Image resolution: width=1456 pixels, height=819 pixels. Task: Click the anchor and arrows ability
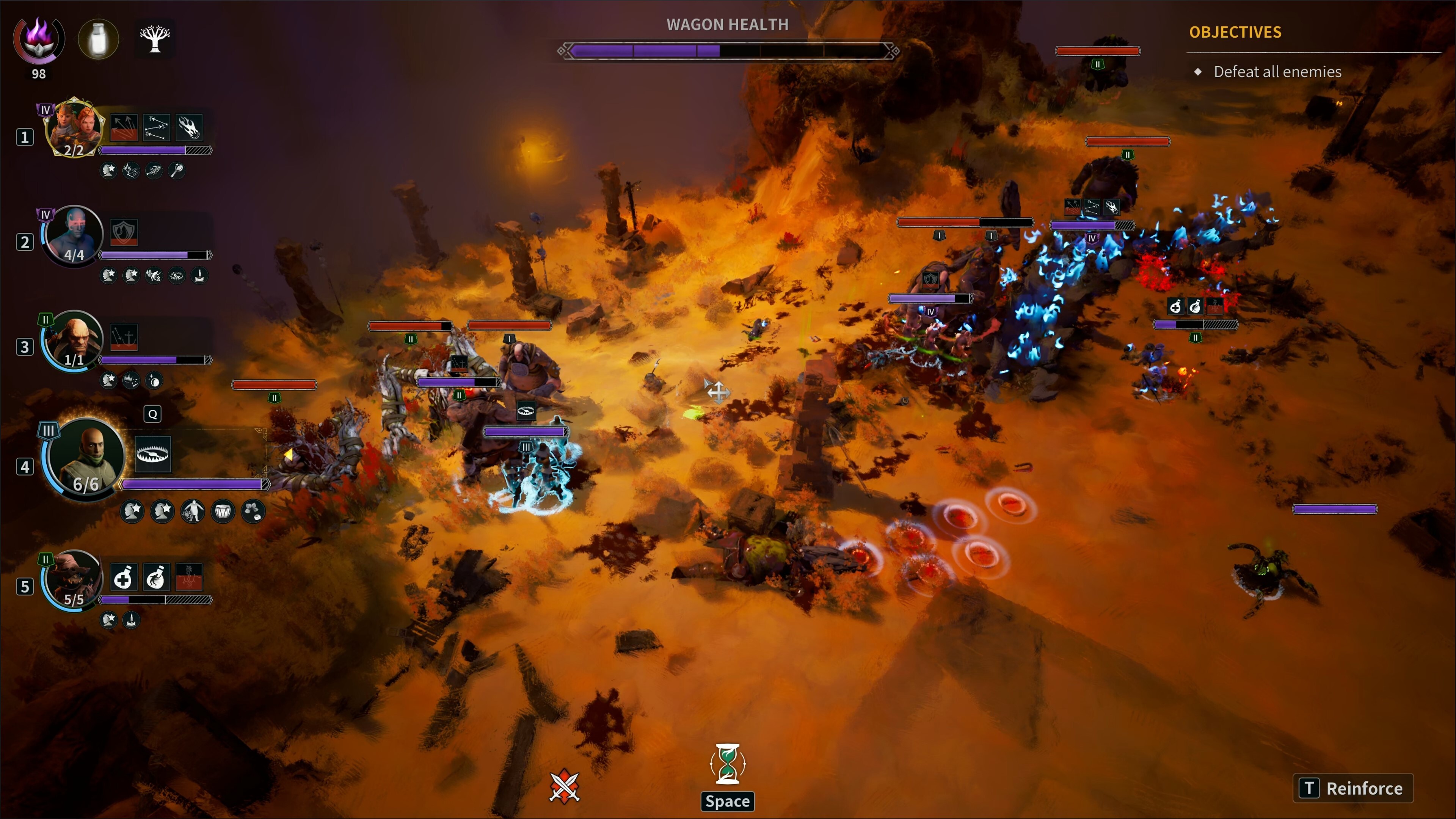[x=124, y=337]
